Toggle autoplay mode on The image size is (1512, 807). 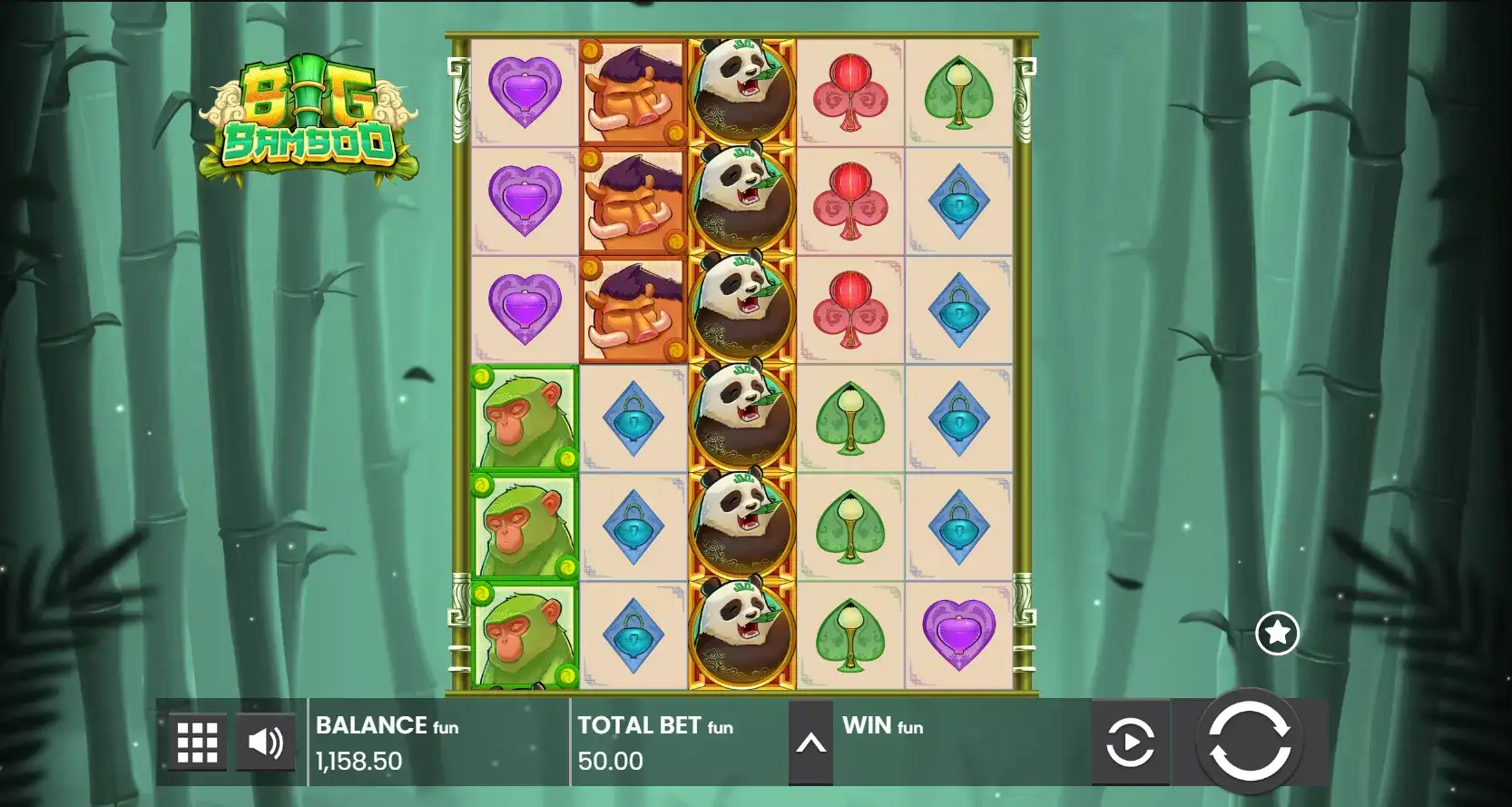(1128, 741)
